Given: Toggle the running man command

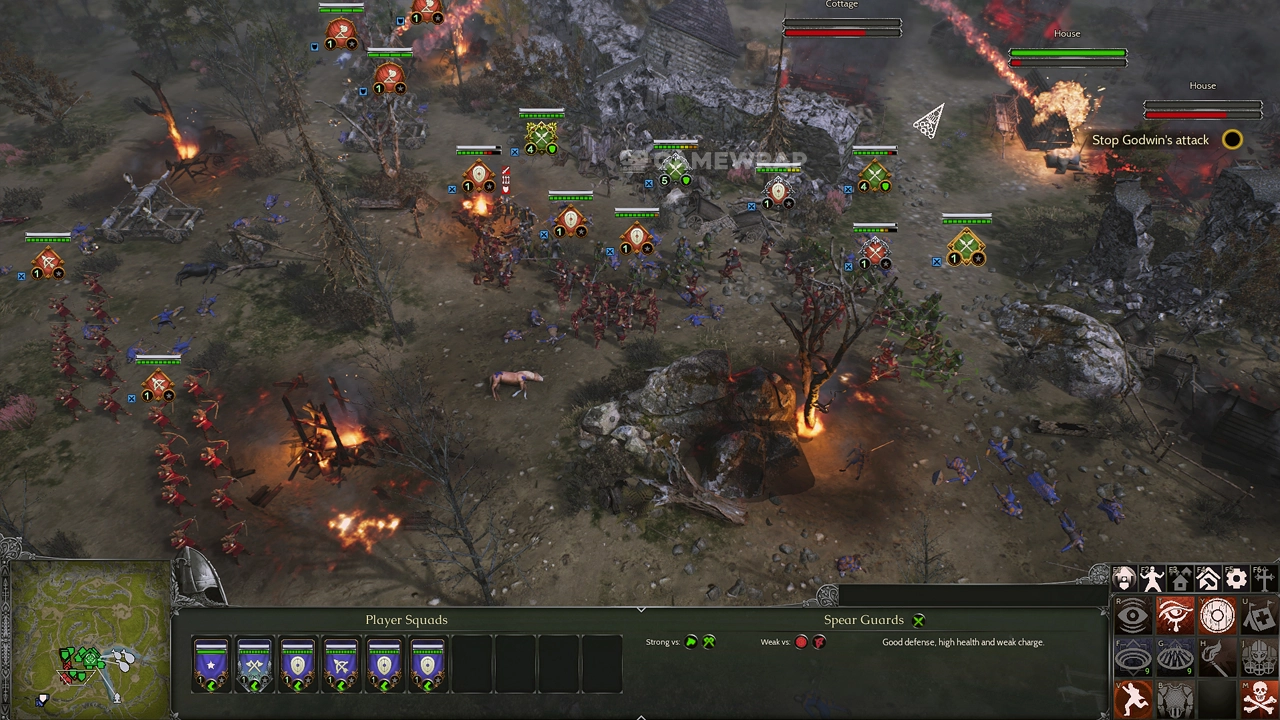Looking at the screenshot, I should 1133,698.
